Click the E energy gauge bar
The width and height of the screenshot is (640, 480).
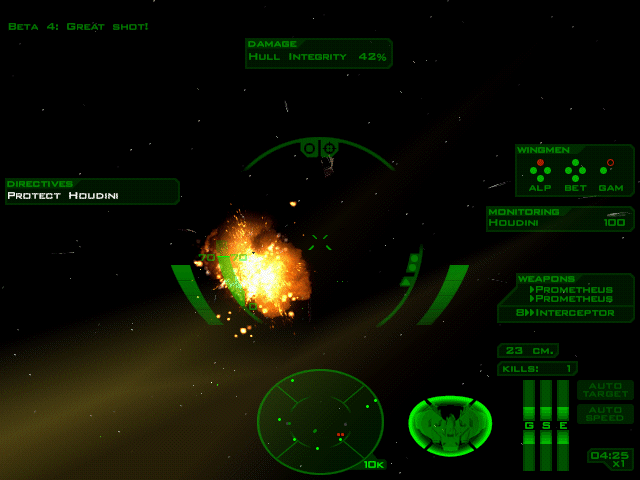click(563, 425)
